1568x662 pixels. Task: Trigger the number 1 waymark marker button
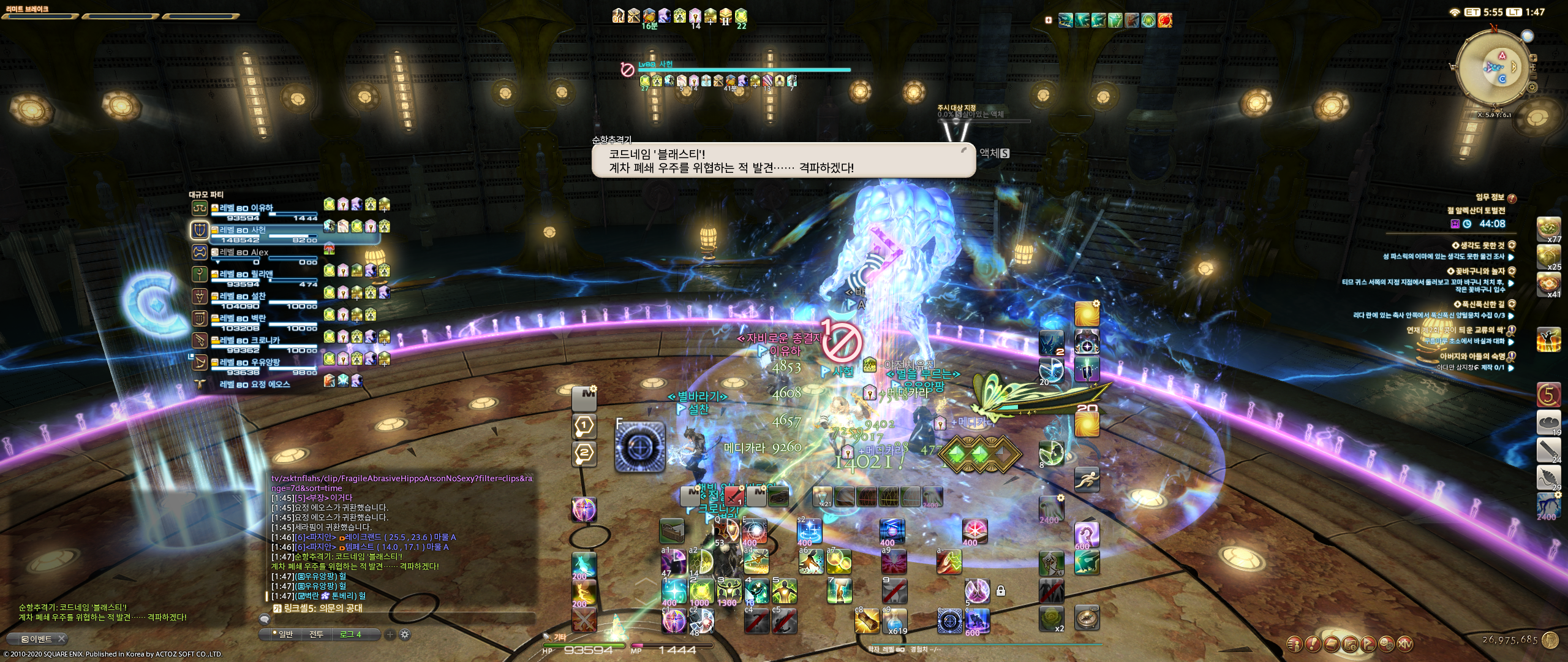(x=584, y=426)
